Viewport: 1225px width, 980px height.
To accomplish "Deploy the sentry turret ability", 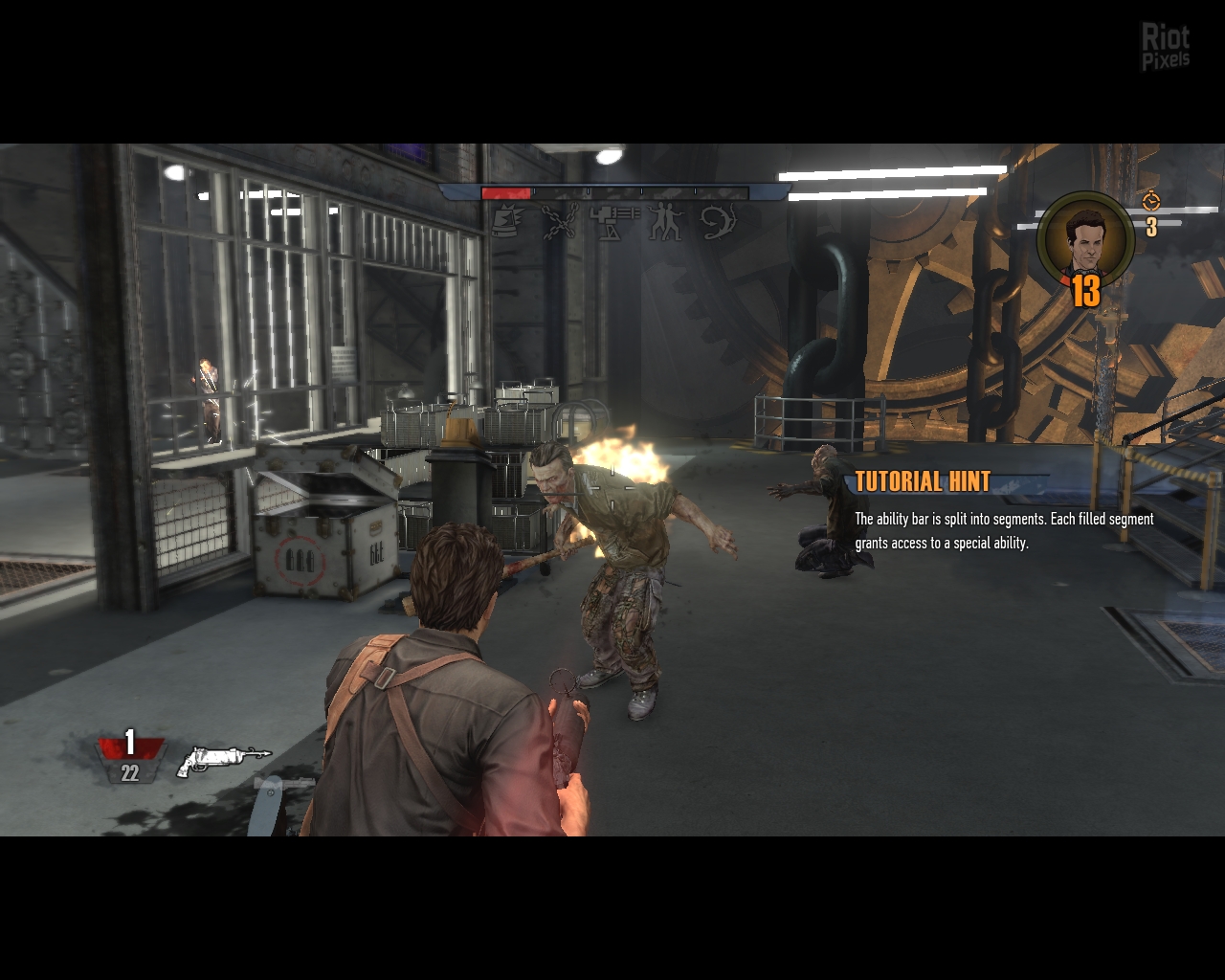I will pos(612,222).
